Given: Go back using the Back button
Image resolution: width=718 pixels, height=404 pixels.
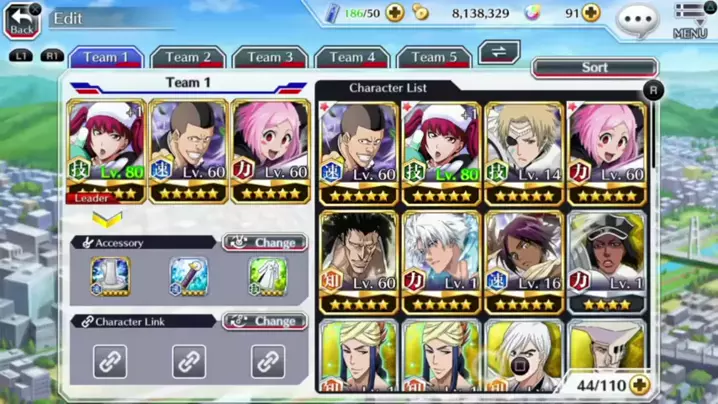Looking at the screenshot, I should tap(23, 20).
